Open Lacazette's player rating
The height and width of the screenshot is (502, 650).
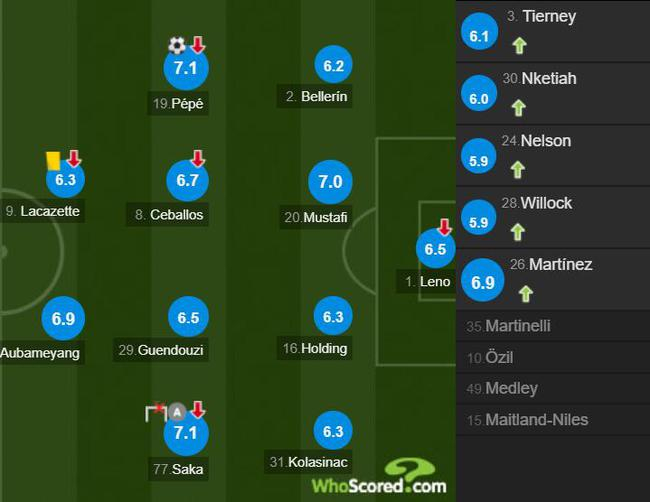click(x=66, y=180)
